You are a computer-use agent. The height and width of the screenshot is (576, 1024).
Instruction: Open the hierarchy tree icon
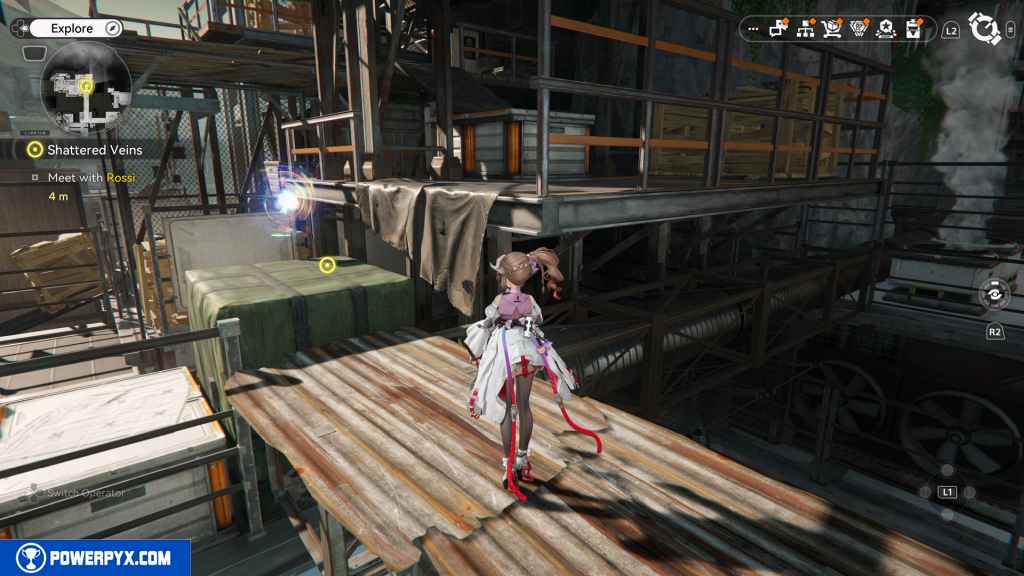pyautogui.click(x=806, y=29)
